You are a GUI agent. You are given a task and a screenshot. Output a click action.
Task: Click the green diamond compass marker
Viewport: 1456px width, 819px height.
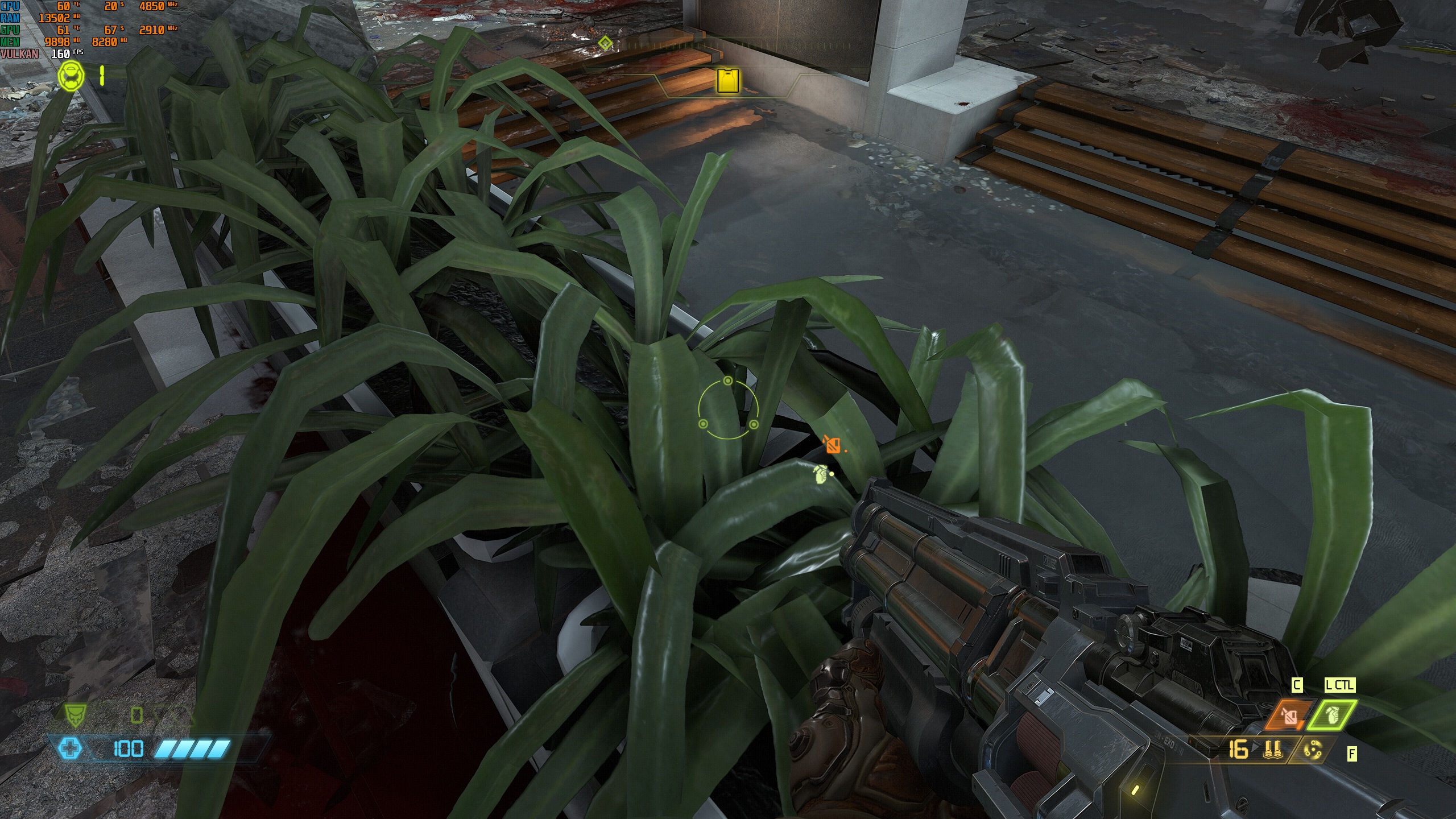point(606,43)
